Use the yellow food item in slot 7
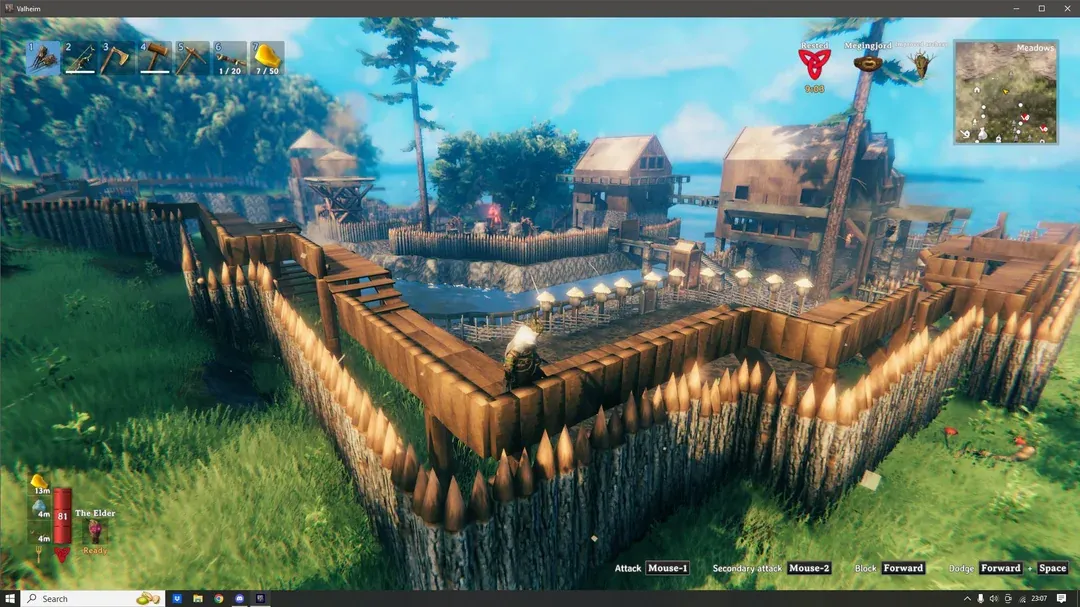Viewport: 1080px width, 607px height. 267,58
